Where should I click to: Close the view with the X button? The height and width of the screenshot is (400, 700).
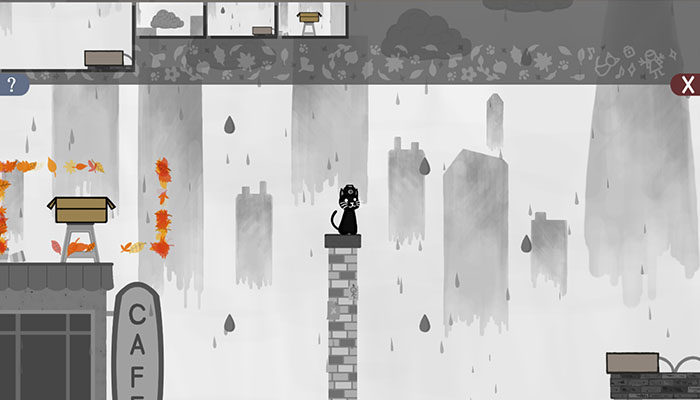point(686,85)
